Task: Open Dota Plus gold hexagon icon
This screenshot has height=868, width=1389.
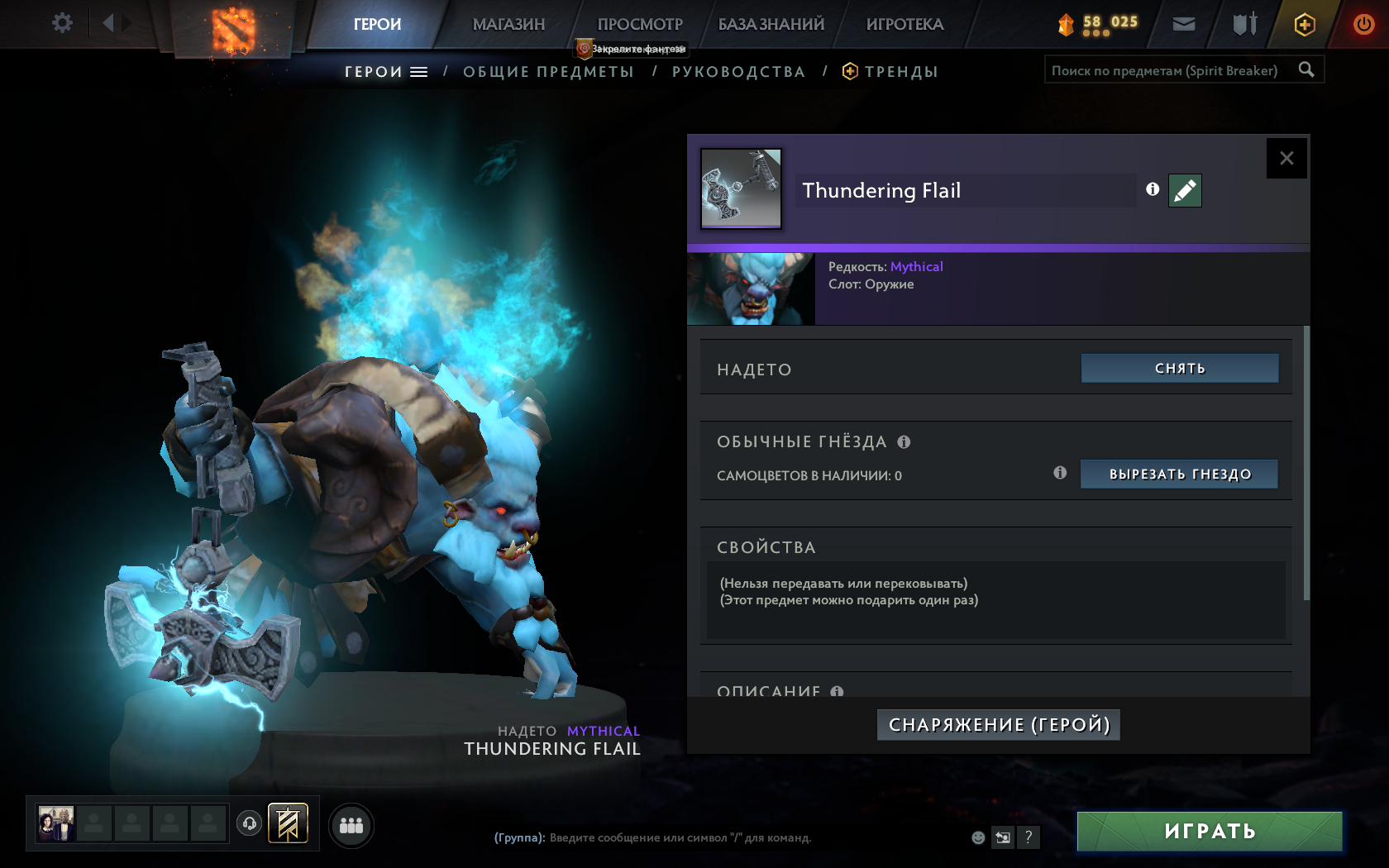Action: [x=1305, y=25]
